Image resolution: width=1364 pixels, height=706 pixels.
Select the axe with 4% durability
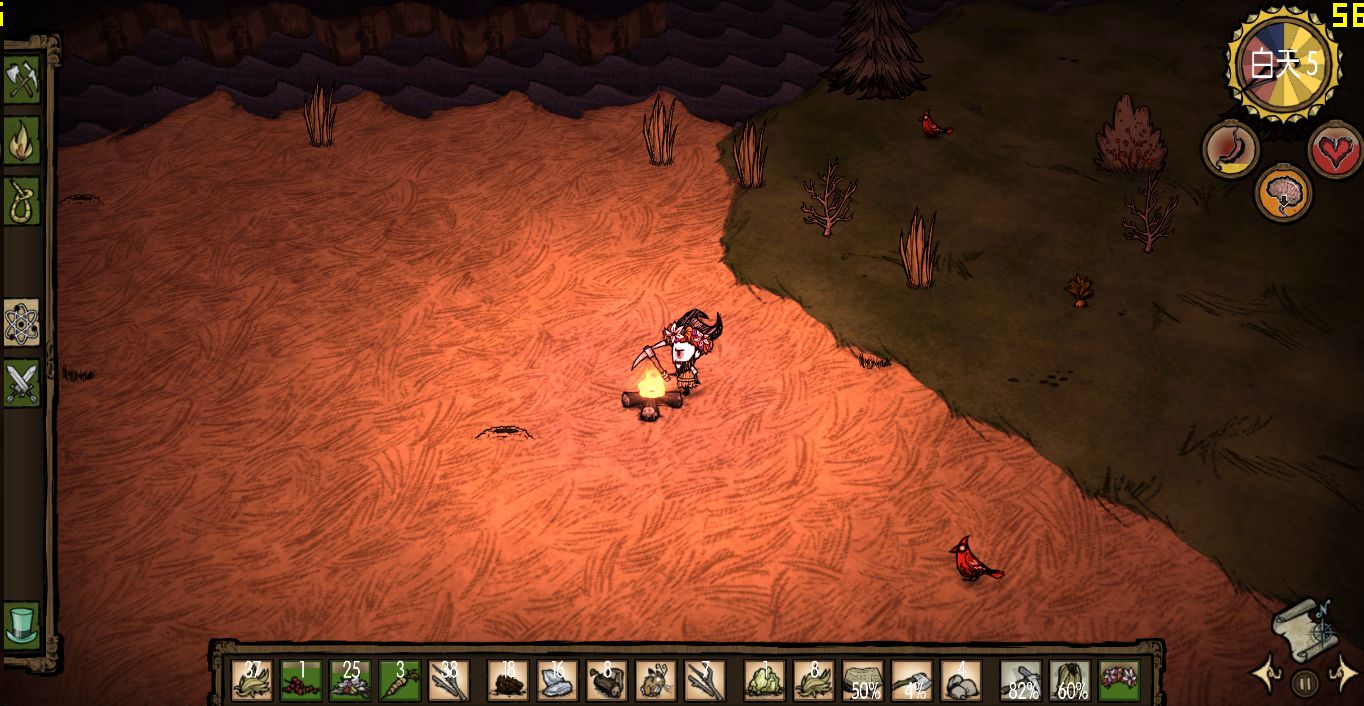click(912, 680)
